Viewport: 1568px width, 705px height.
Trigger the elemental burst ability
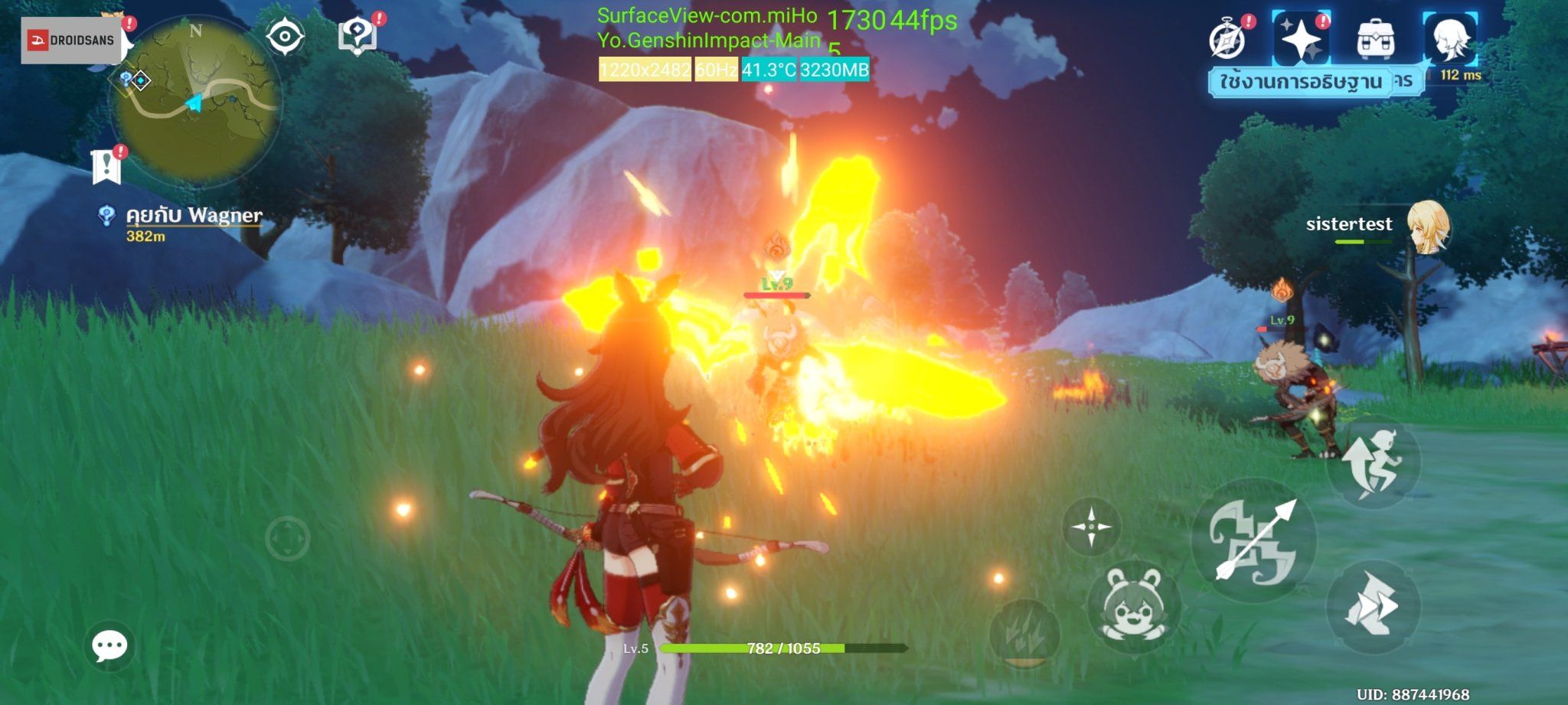coord(1024,632)
